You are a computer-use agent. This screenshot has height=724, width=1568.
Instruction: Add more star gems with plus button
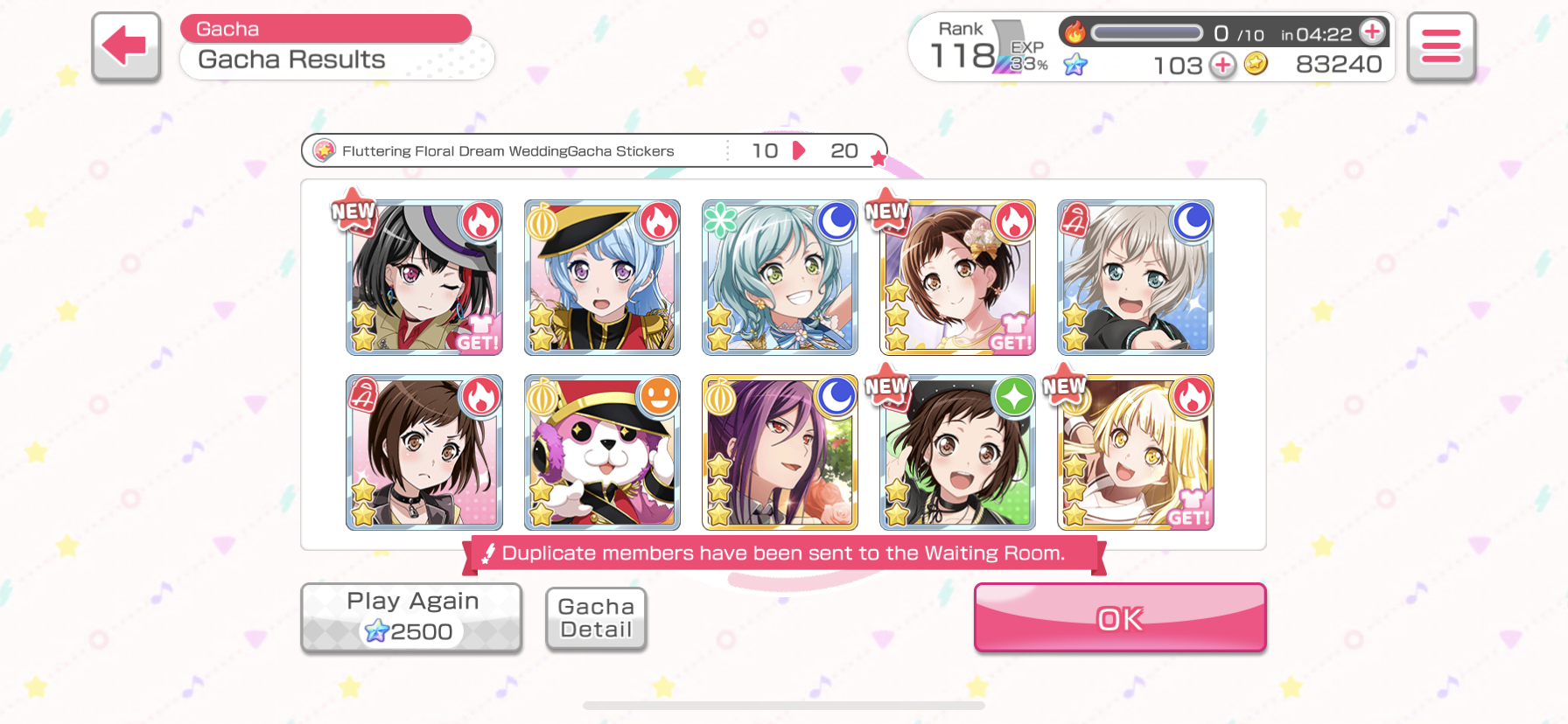pyautogui.click(x=1222, y=65)
